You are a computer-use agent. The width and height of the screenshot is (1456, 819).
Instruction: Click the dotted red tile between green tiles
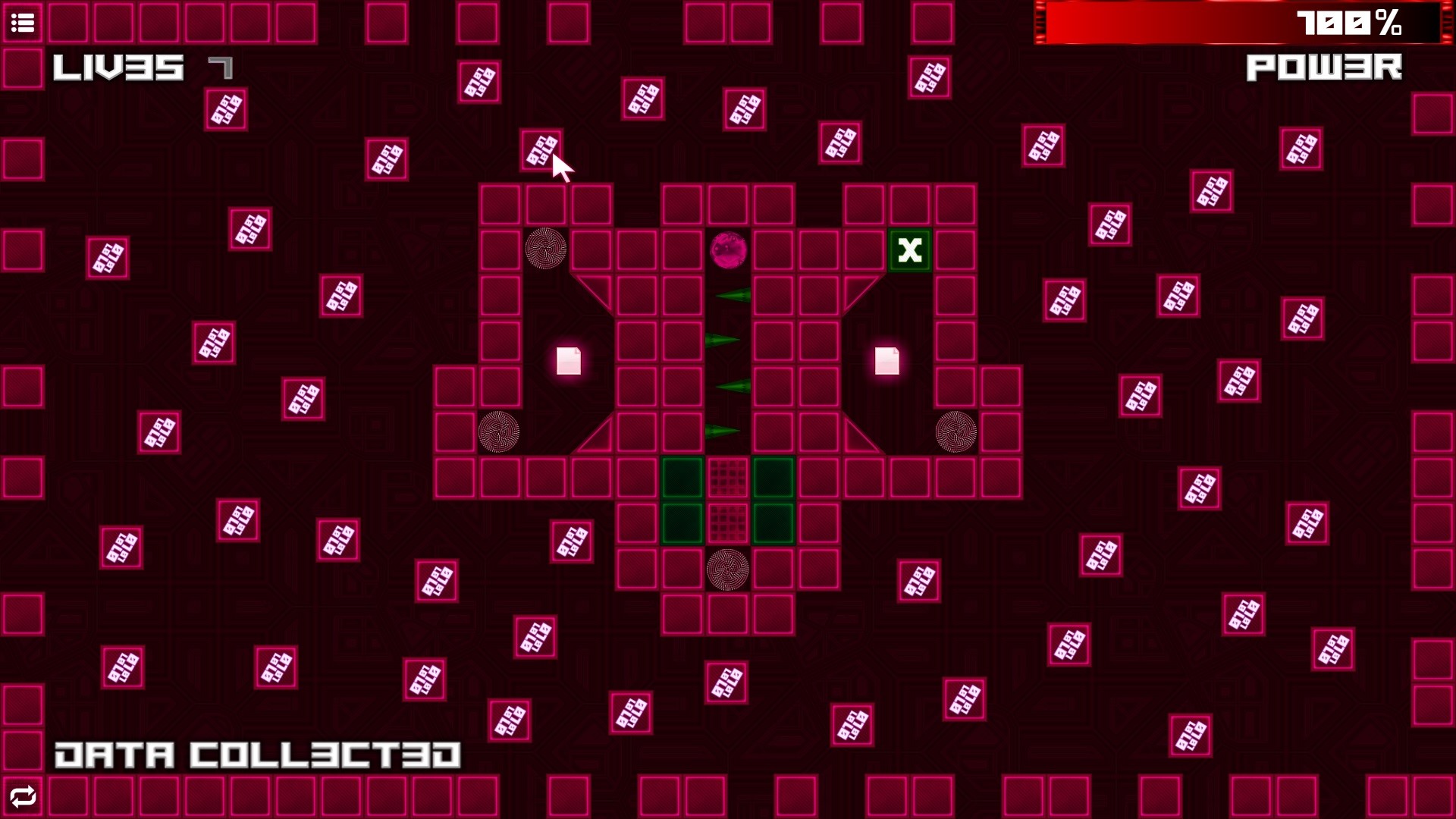click(x=727, y=478)
